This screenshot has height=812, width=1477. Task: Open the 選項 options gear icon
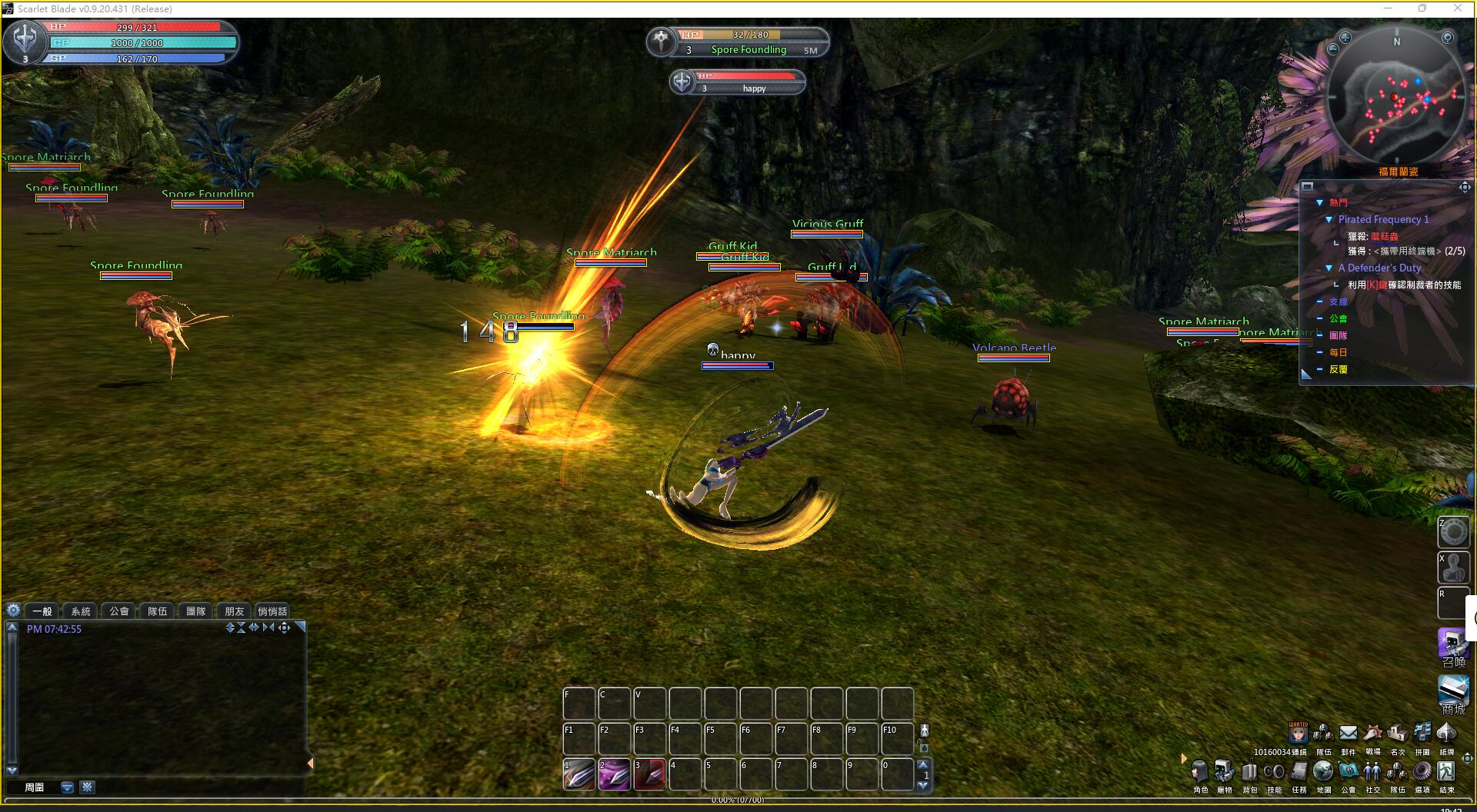tap(1422, 771)
